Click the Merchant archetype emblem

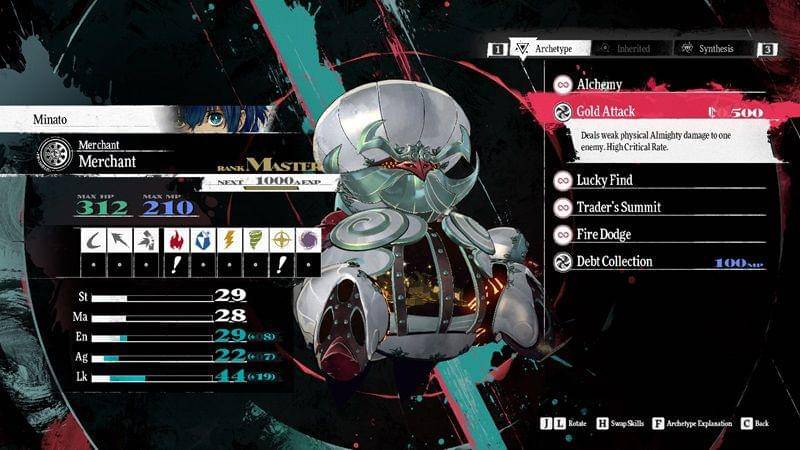pyautogui.click(x=52, y=154)
